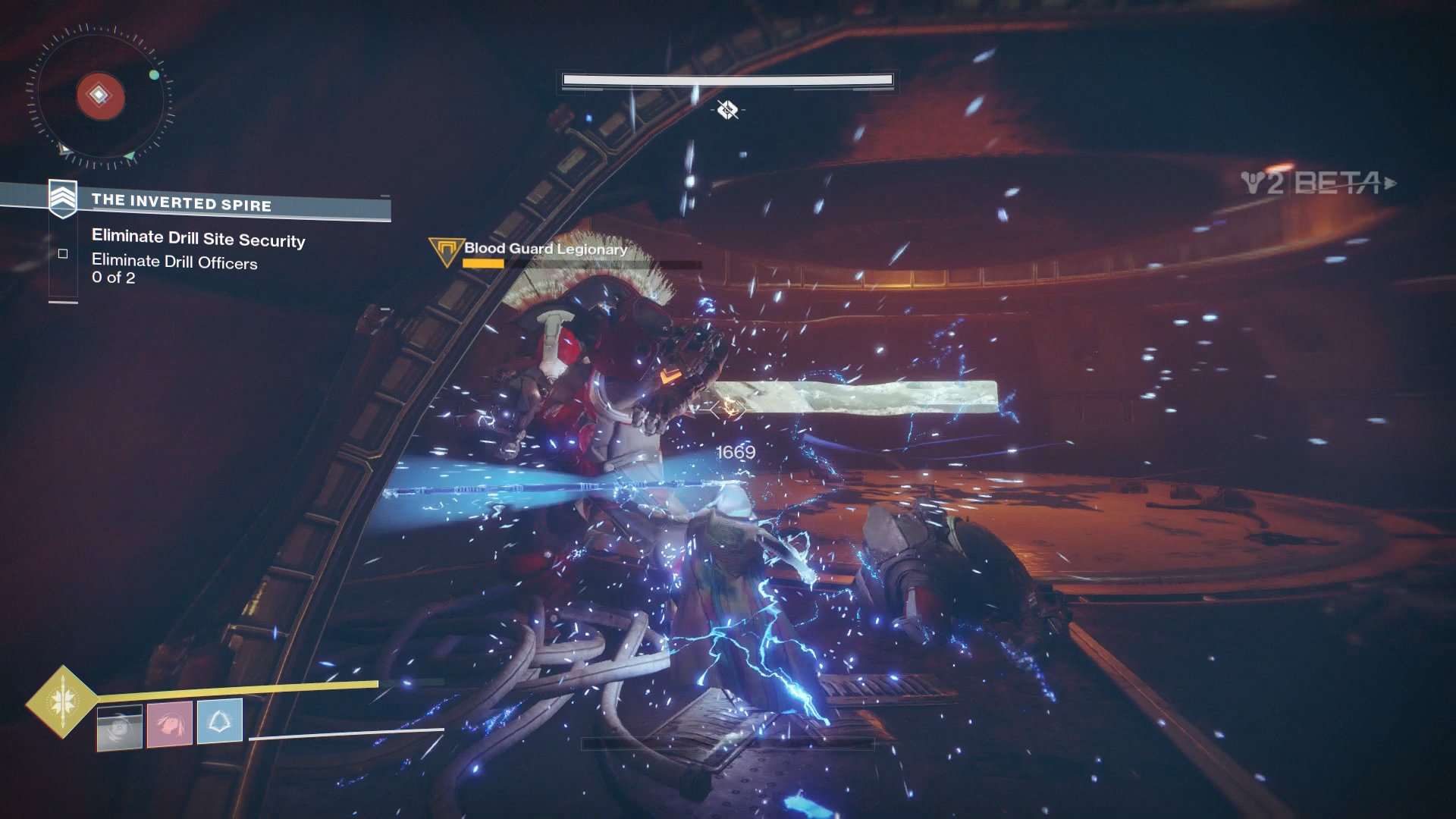
Task: Activate the blue class ability icon
Action: click(x=220, y=720)
